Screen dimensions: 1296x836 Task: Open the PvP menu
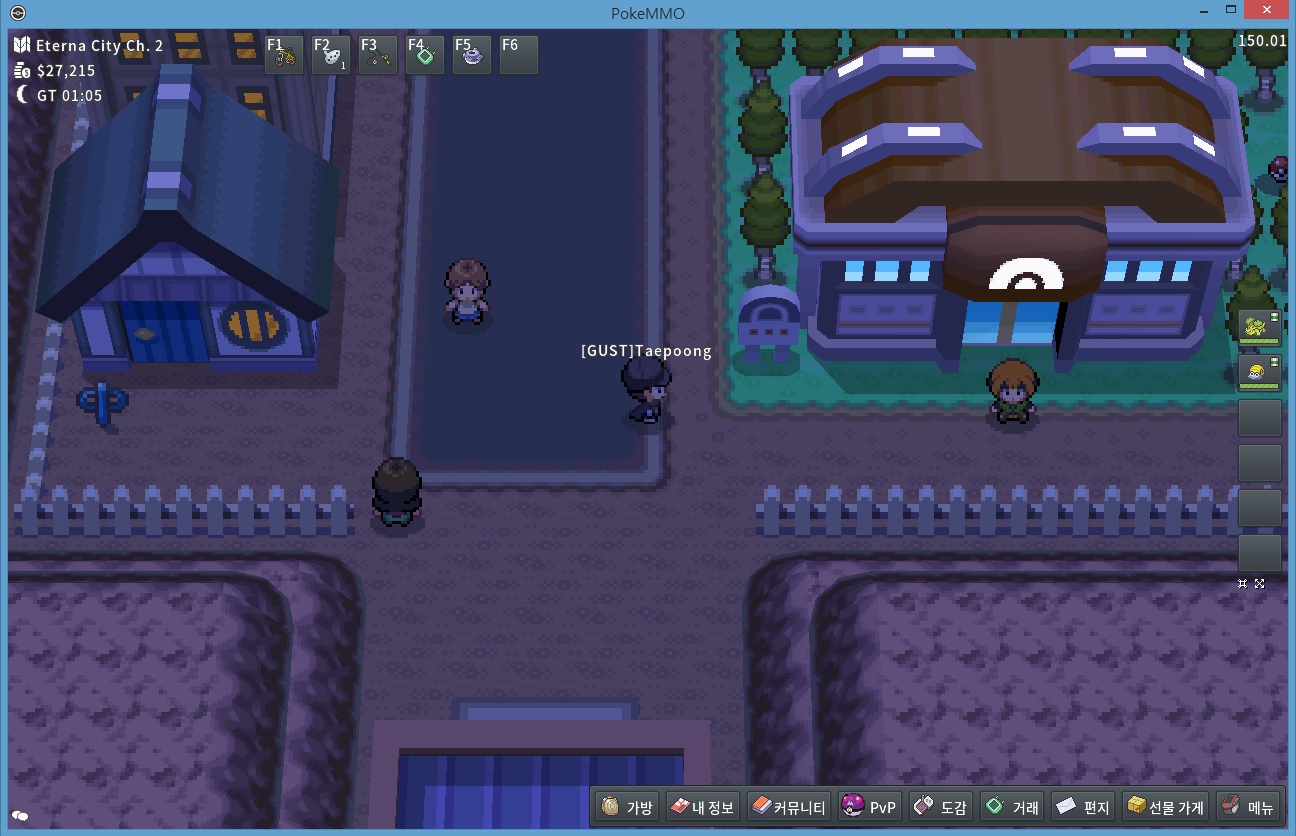point(871,807)
